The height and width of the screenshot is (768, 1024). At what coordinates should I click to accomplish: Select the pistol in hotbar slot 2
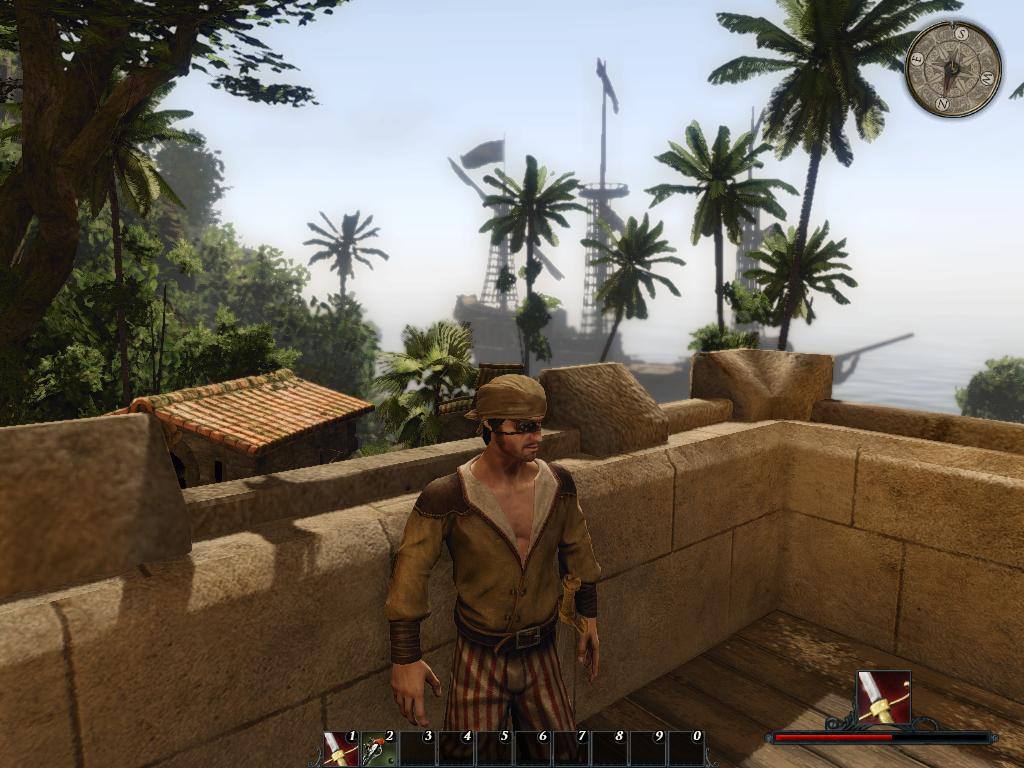[379, 749]
